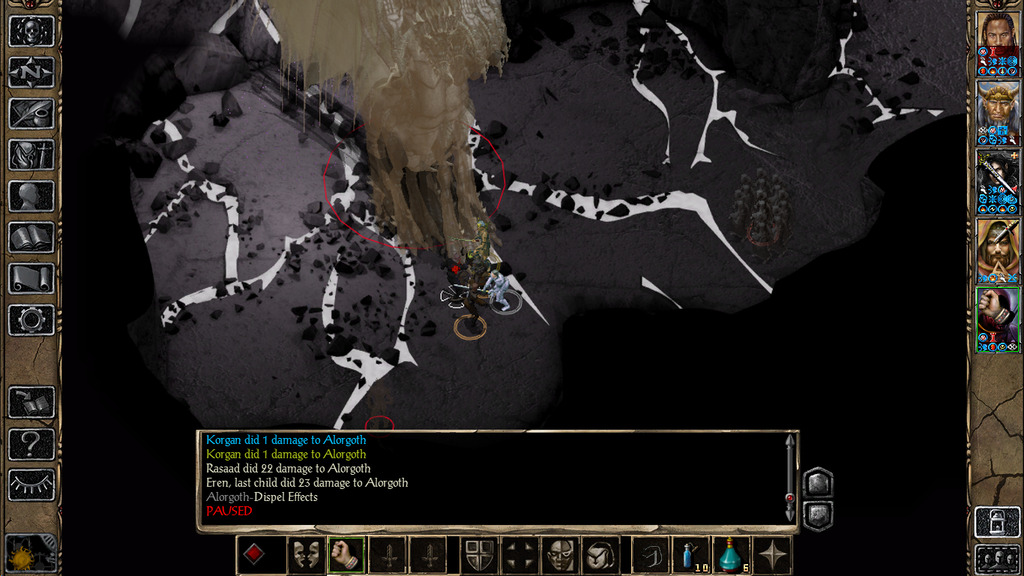Open the mage spellbook
The width and height of the screenshot is (1024, 576).
31,238
